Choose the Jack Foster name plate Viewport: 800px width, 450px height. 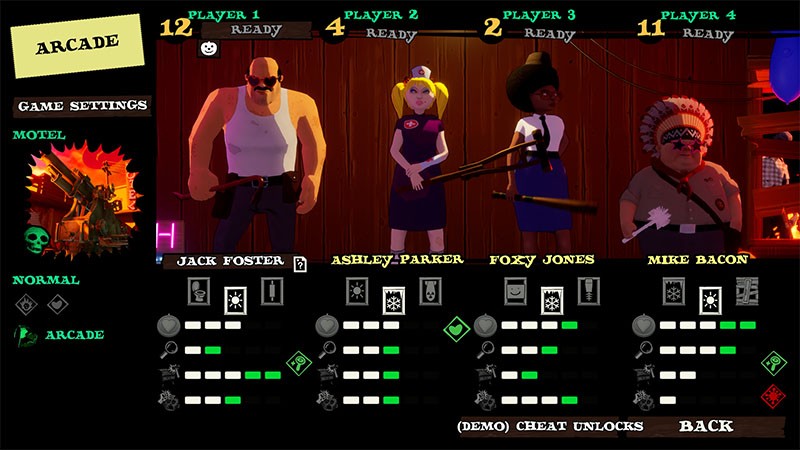click(x=230, y=261)
